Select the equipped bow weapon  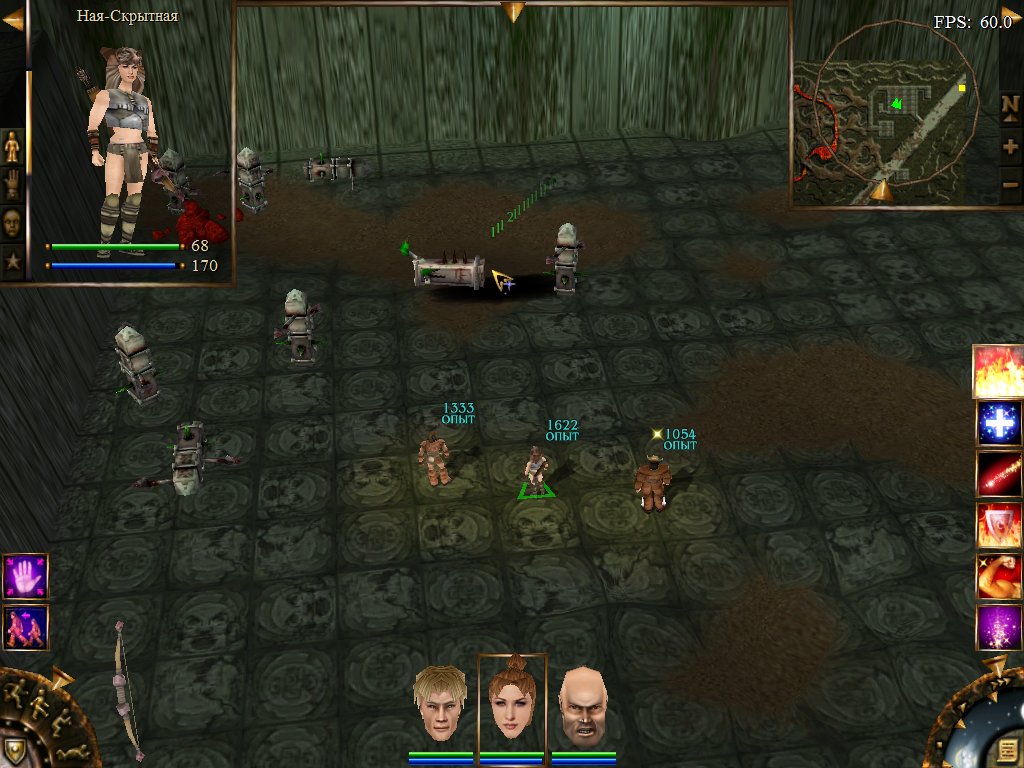(127, 690)
